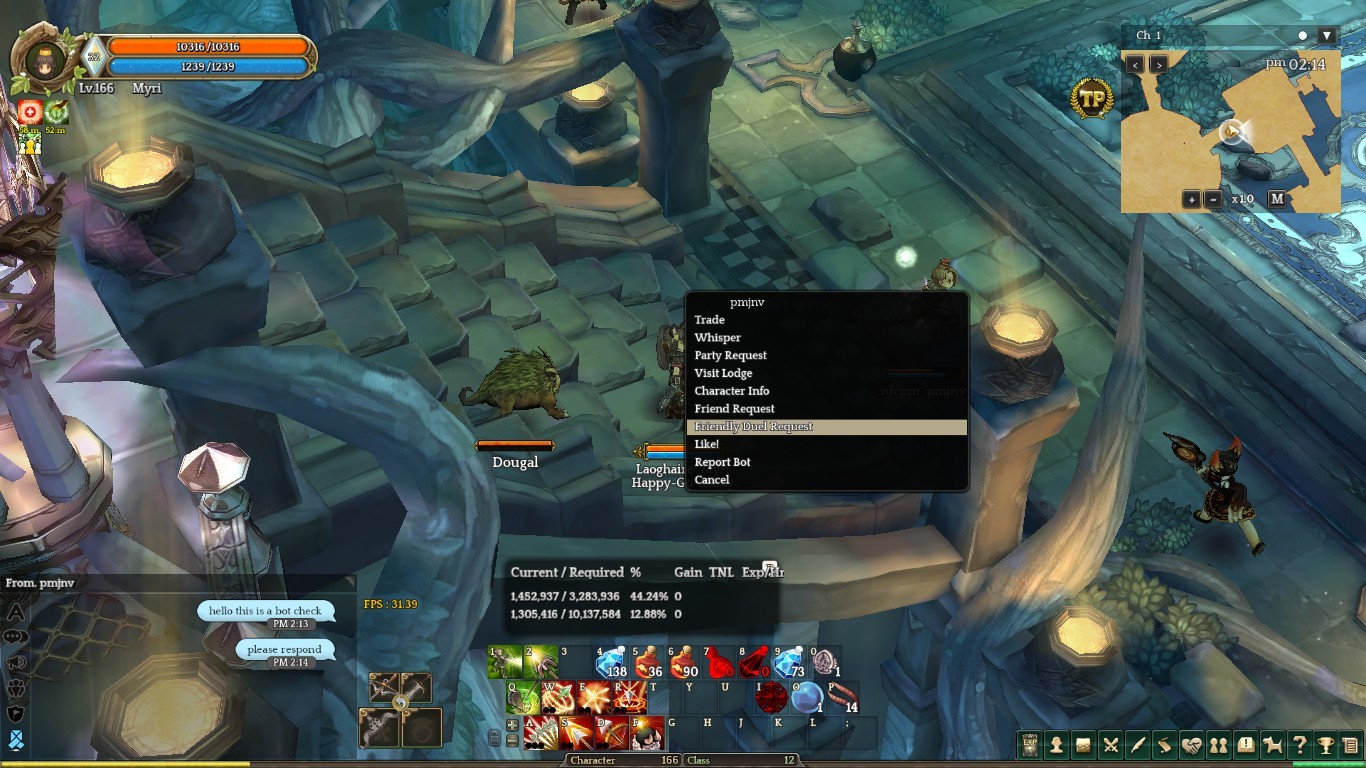This screenshot has width=1366, height=768.
Task: Select the Whisper option for pmjnv
Action: coord(718,338)
